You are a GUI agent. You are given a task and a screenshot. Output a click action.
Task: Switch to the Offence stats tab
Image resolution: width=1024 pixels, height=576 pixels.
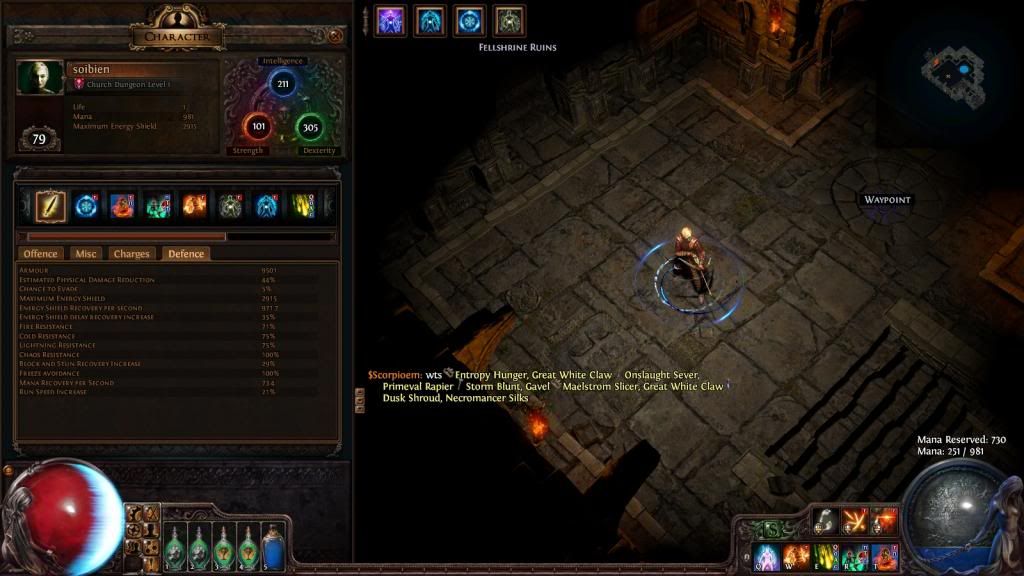pos(41,254)
